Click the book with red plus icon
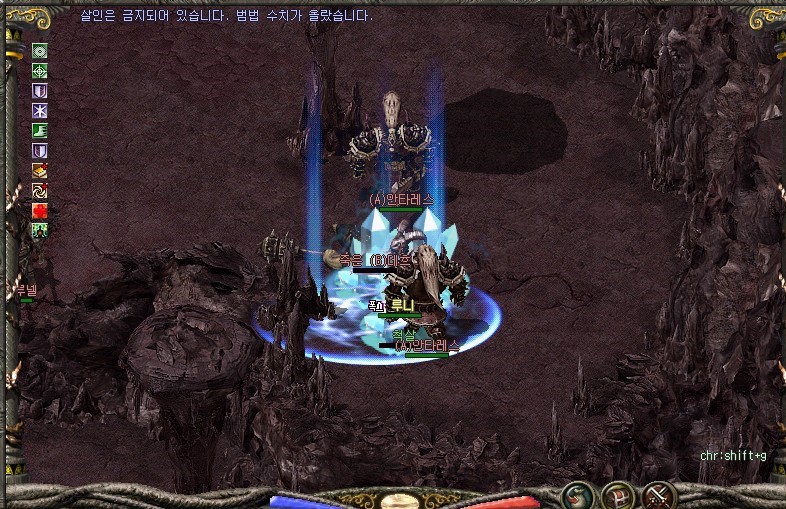The image size is (786, 509). point(40,170)
